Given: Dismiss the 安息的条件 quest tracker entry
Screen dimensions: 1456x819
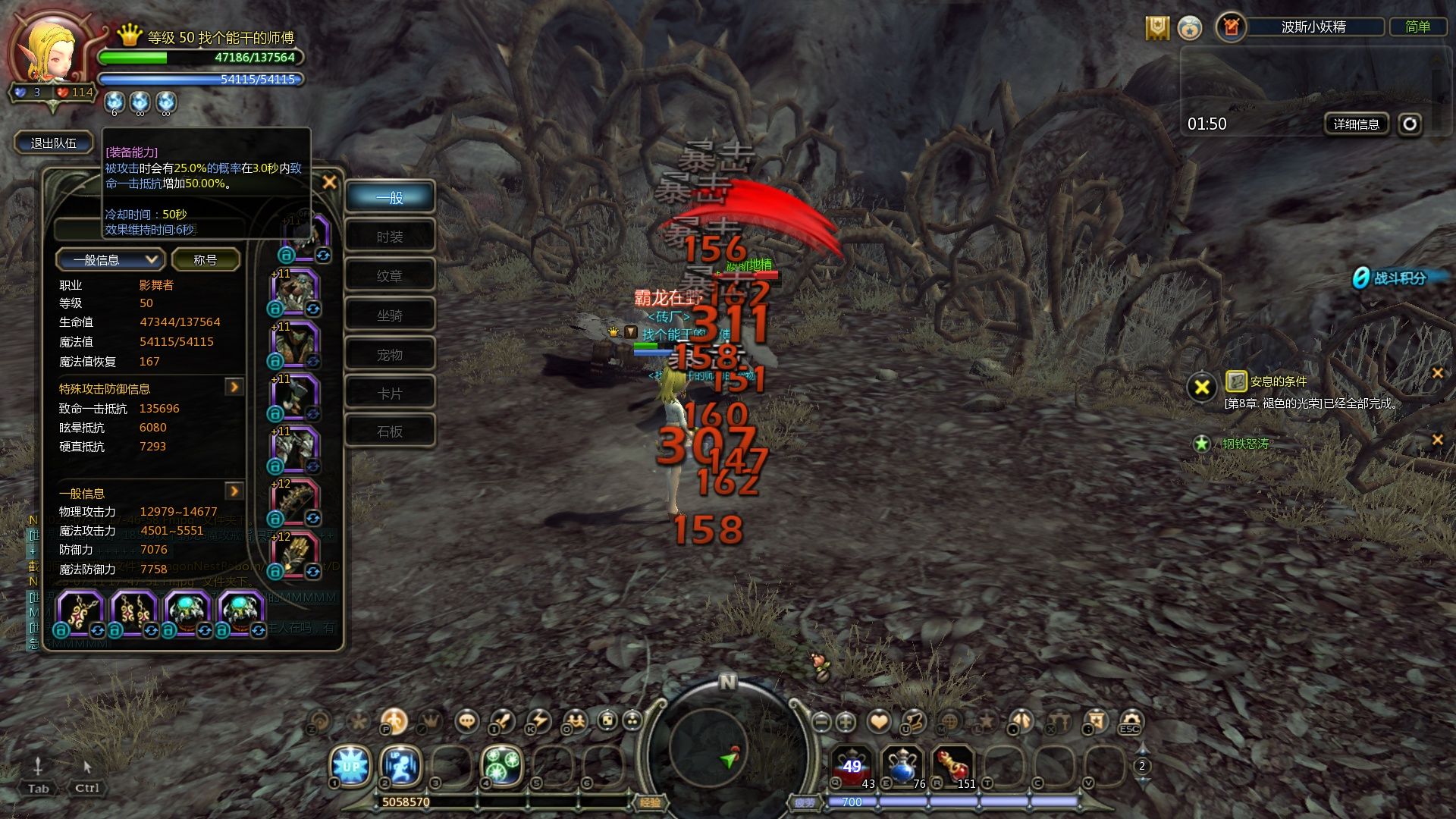Looking at the screenshot, I should point(1436,373).
